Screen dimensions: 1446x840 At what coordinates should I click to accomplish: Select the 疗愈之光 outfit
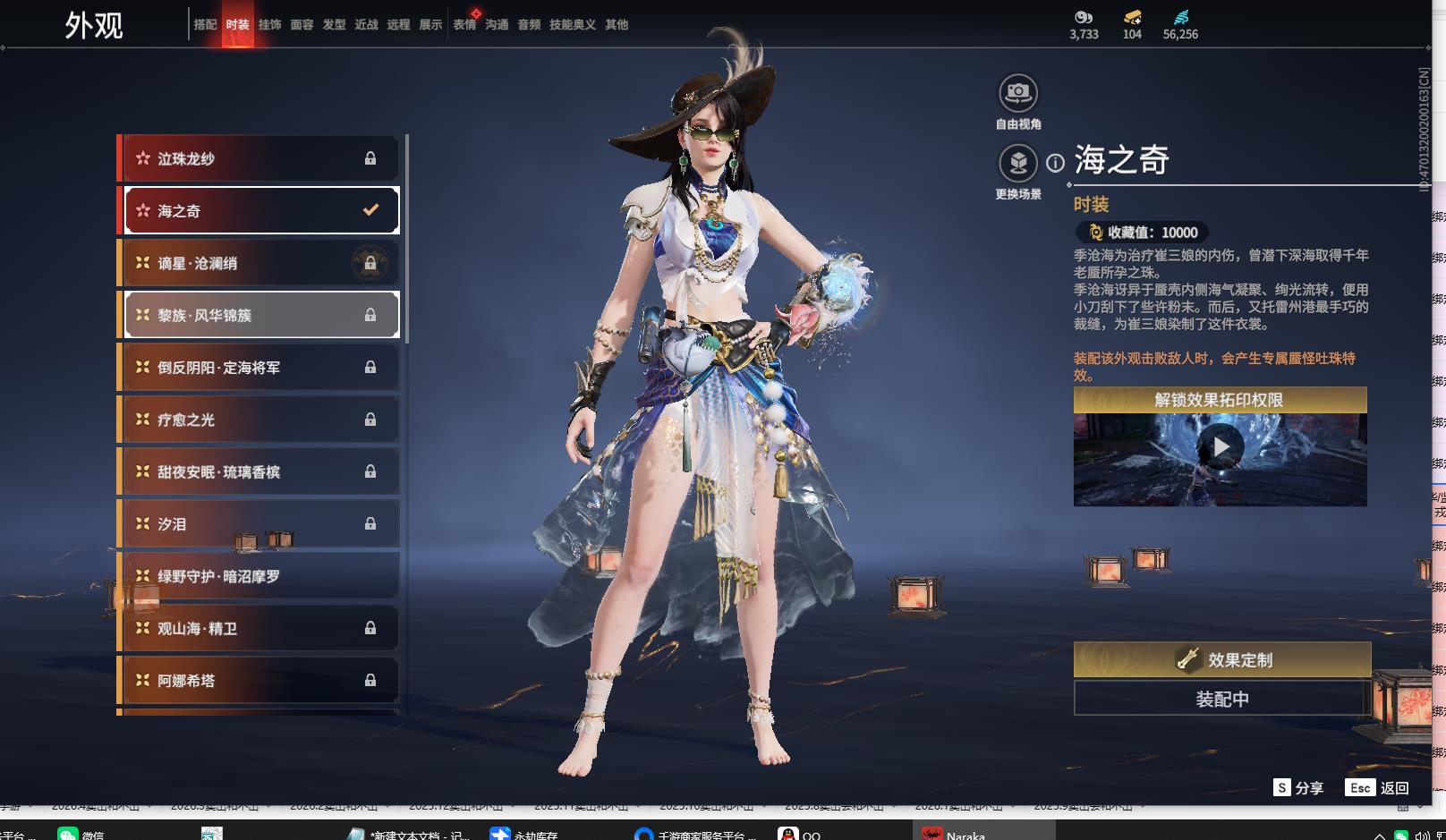pyautogui.click(x=259, y=420)
